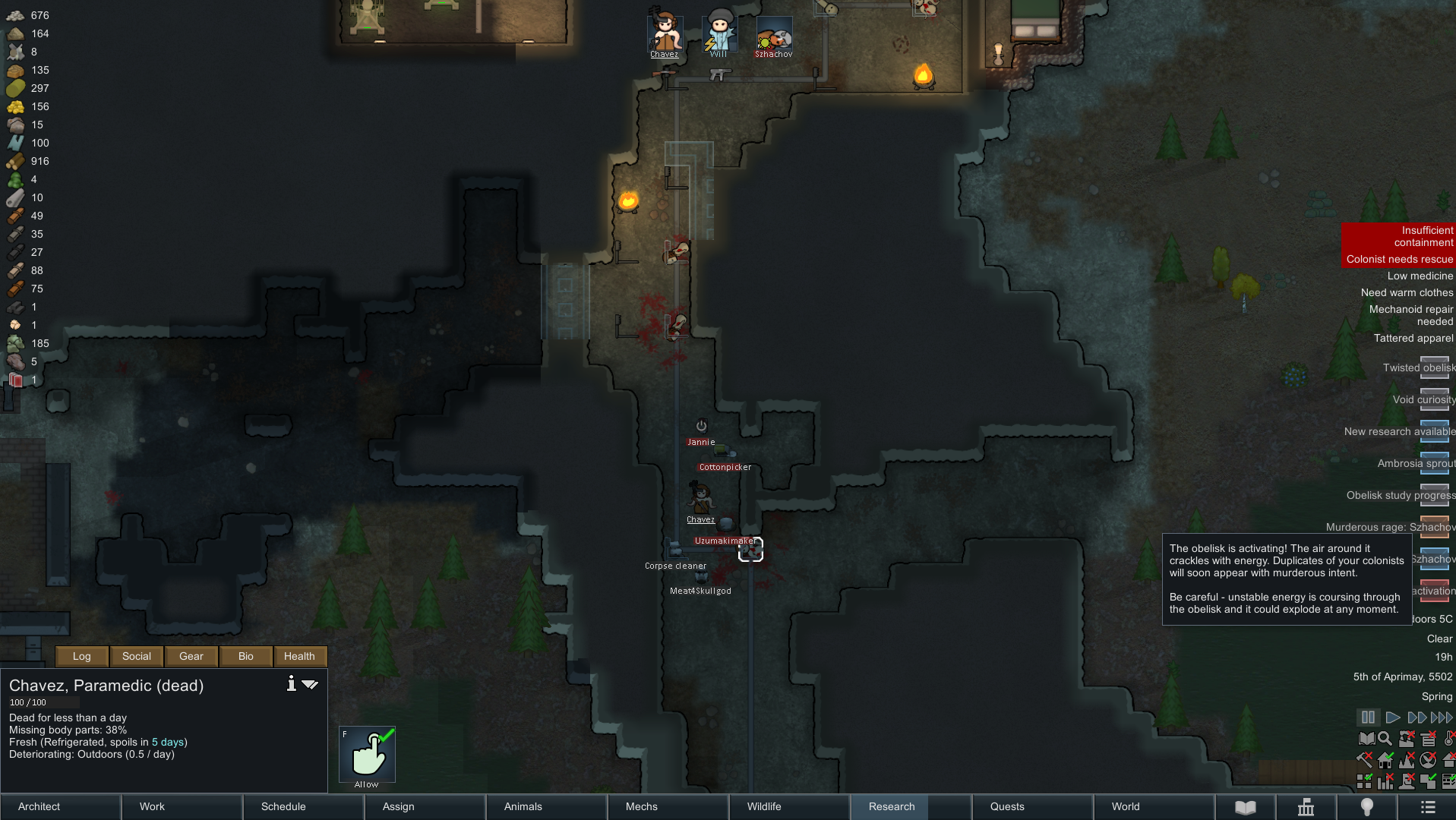
Task: Open the Gear tab for Chavez
Action: tap(191, 656)
